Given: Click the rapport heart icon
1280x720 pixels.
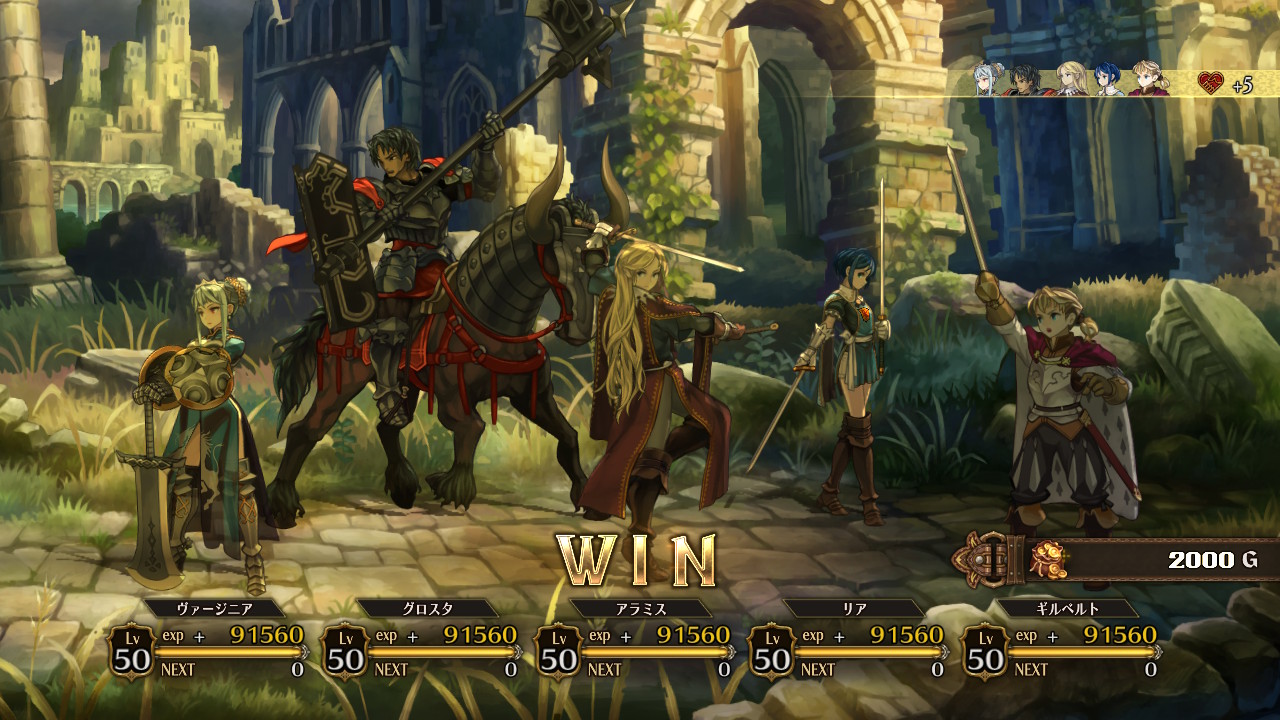Looking at the screenshot, I should coord(1210,83).
